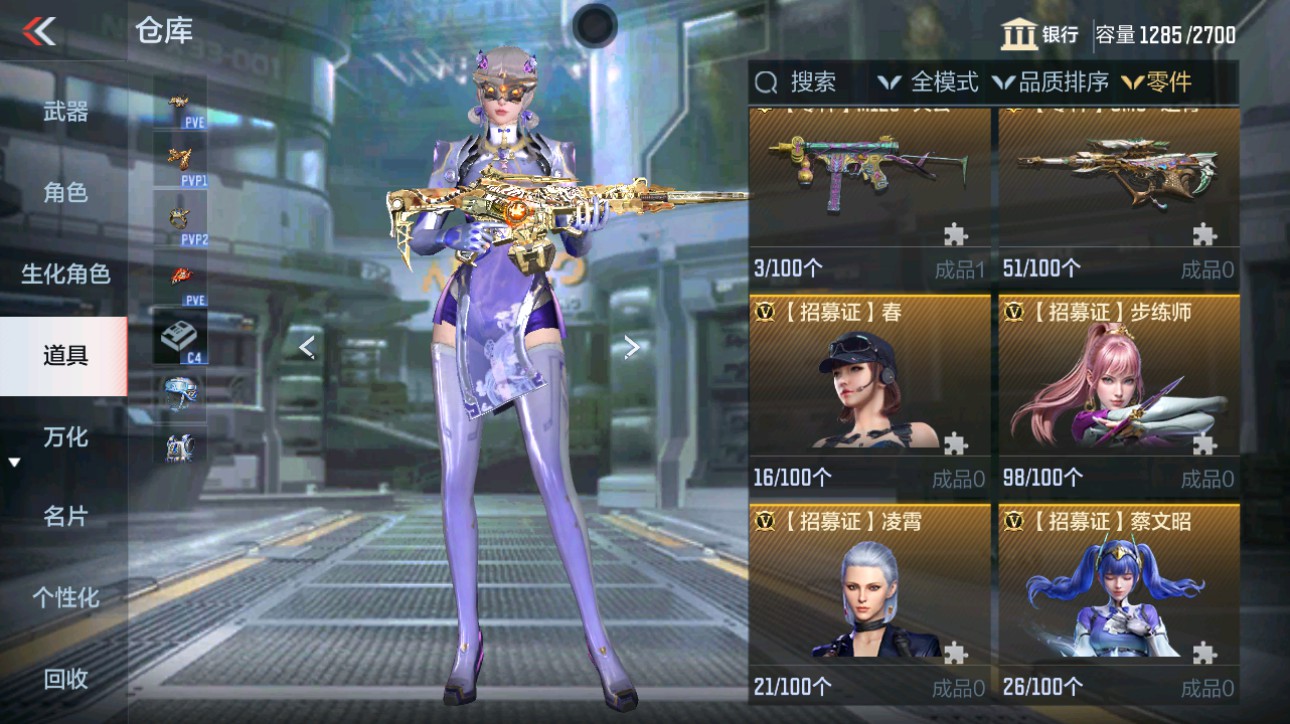Tap the search magnifier icon
The height and width of the screenshot is (724, 1290).
766,83
